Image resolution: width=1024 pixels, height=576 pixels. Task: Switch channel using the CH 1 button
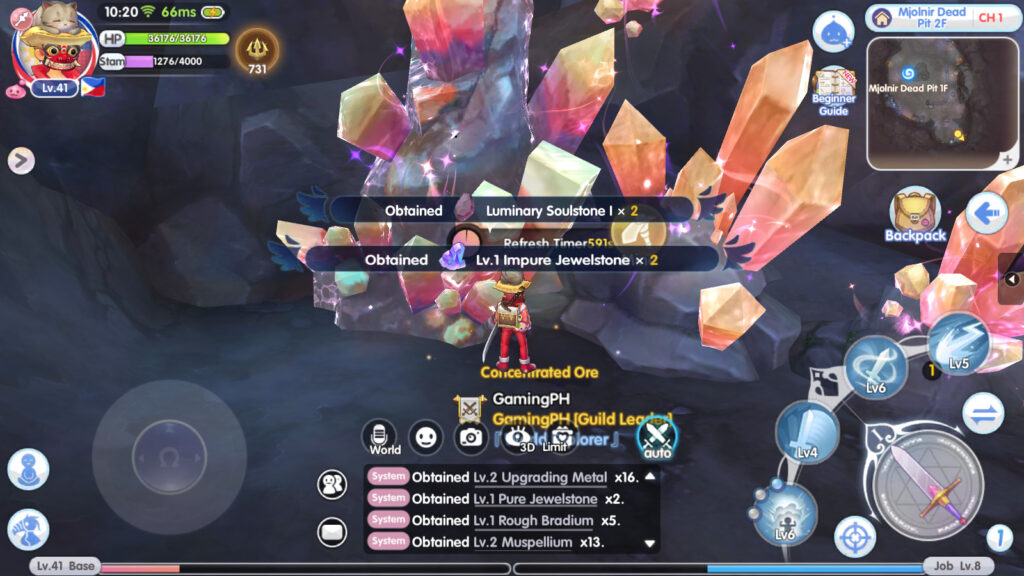coord(990,17)
